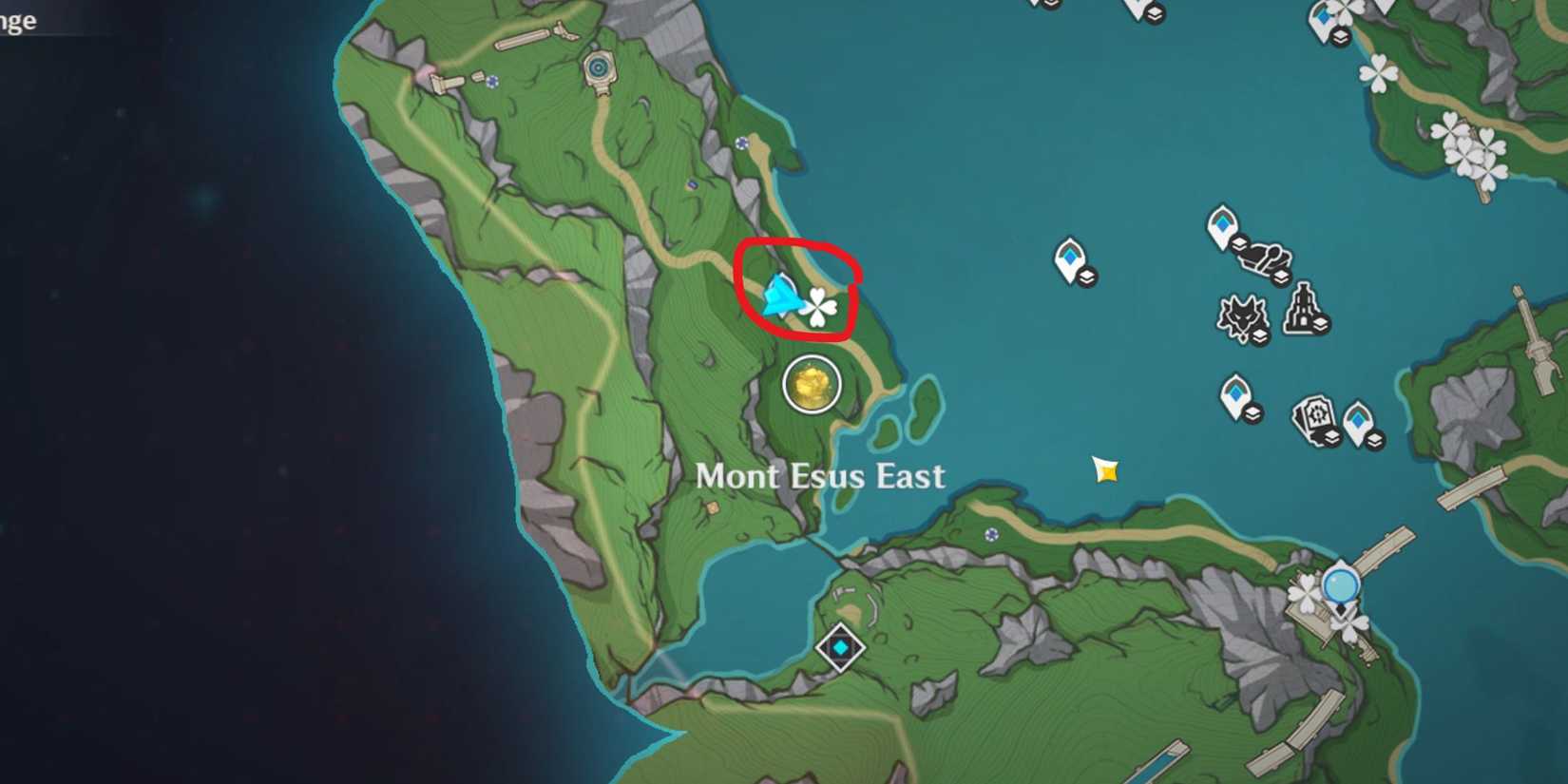Click inside the red circled annotation
The width and height of the screenshot is (1568, 784).
coord(798,290)
